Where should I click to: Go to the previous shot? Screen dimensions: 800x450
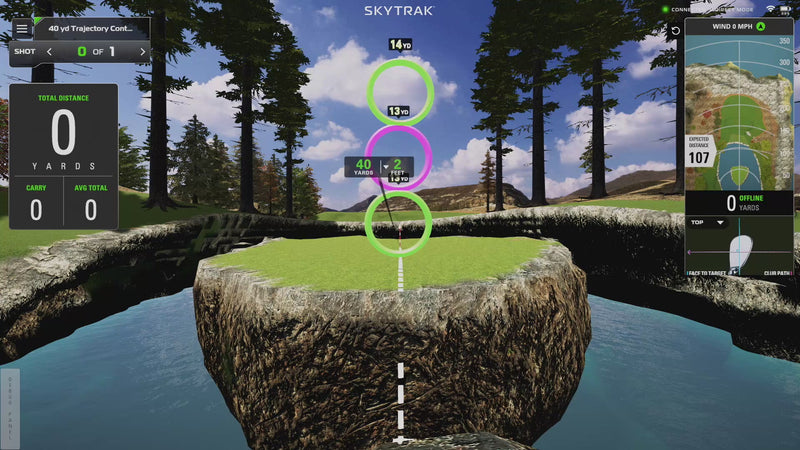[x=50, y=51]
